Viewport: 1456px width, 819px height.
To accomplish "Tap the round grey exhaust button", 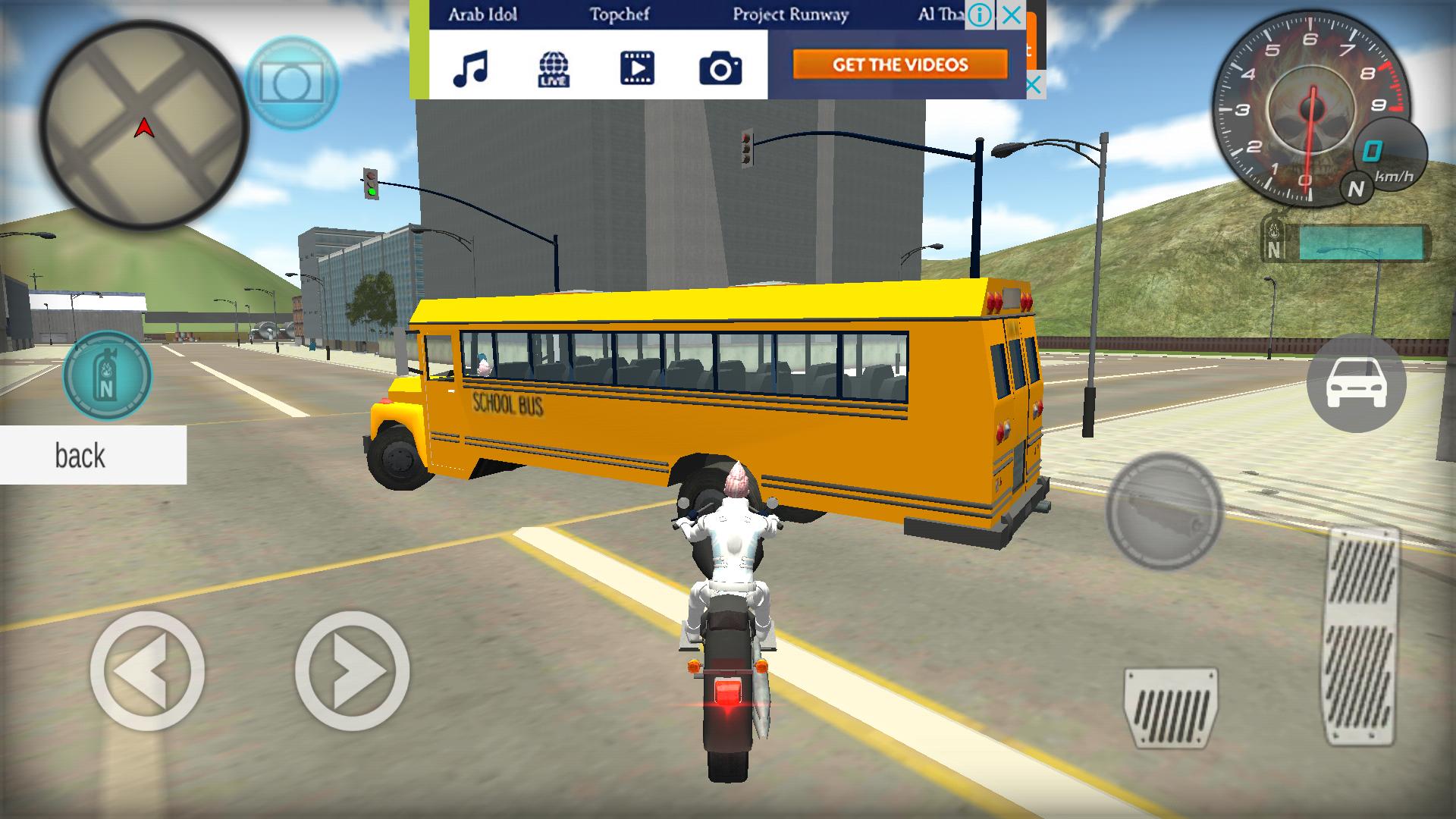I will (1164, 511).
